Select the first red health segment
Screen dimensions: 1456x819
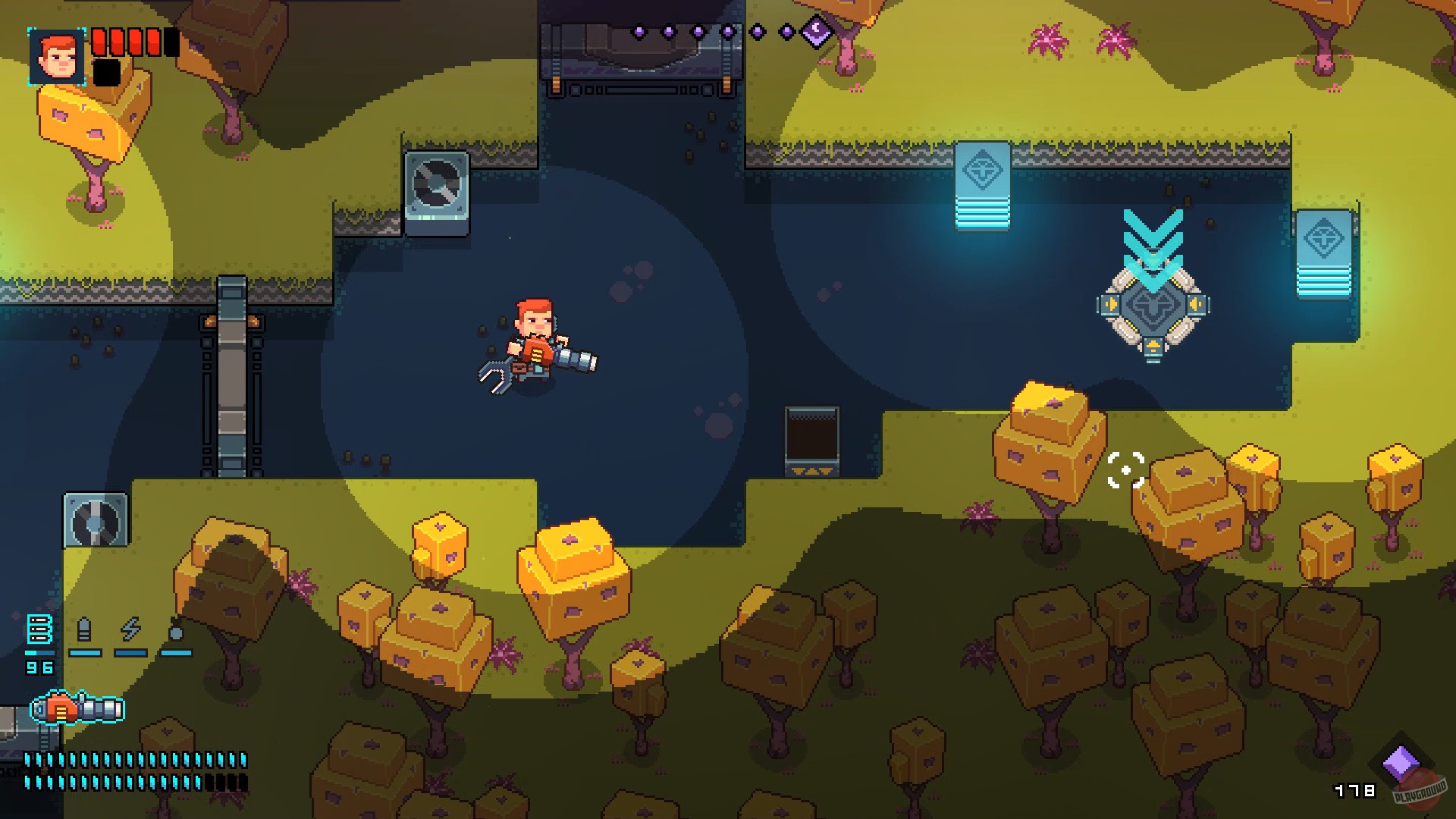[x=99, y=43]
